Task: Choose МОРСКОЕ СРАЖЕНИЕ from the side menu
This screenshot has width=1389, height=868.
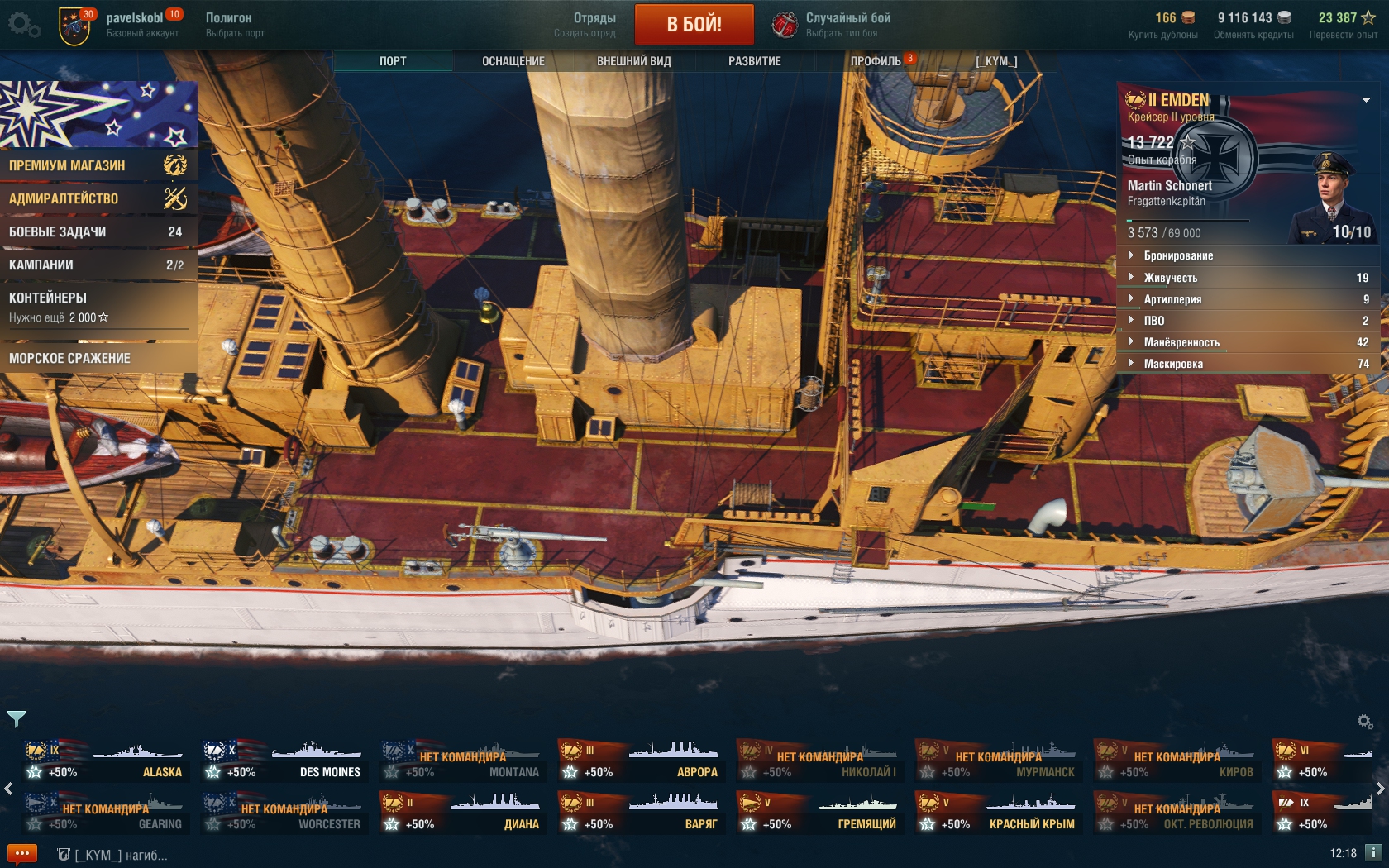Action: point(98,358)
